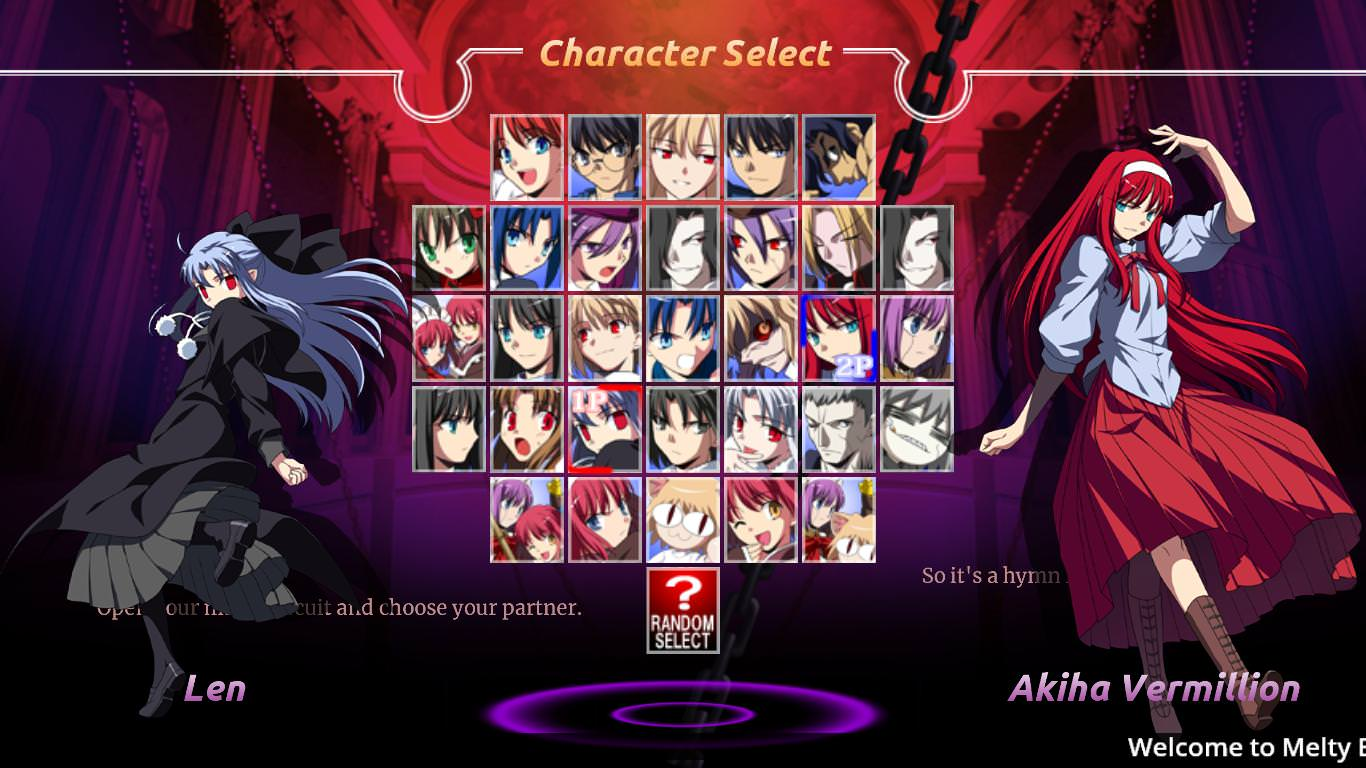
Task: Select the dark-skinned muscular character portrait
Action: pyautogui.click(x=839, y=157)
